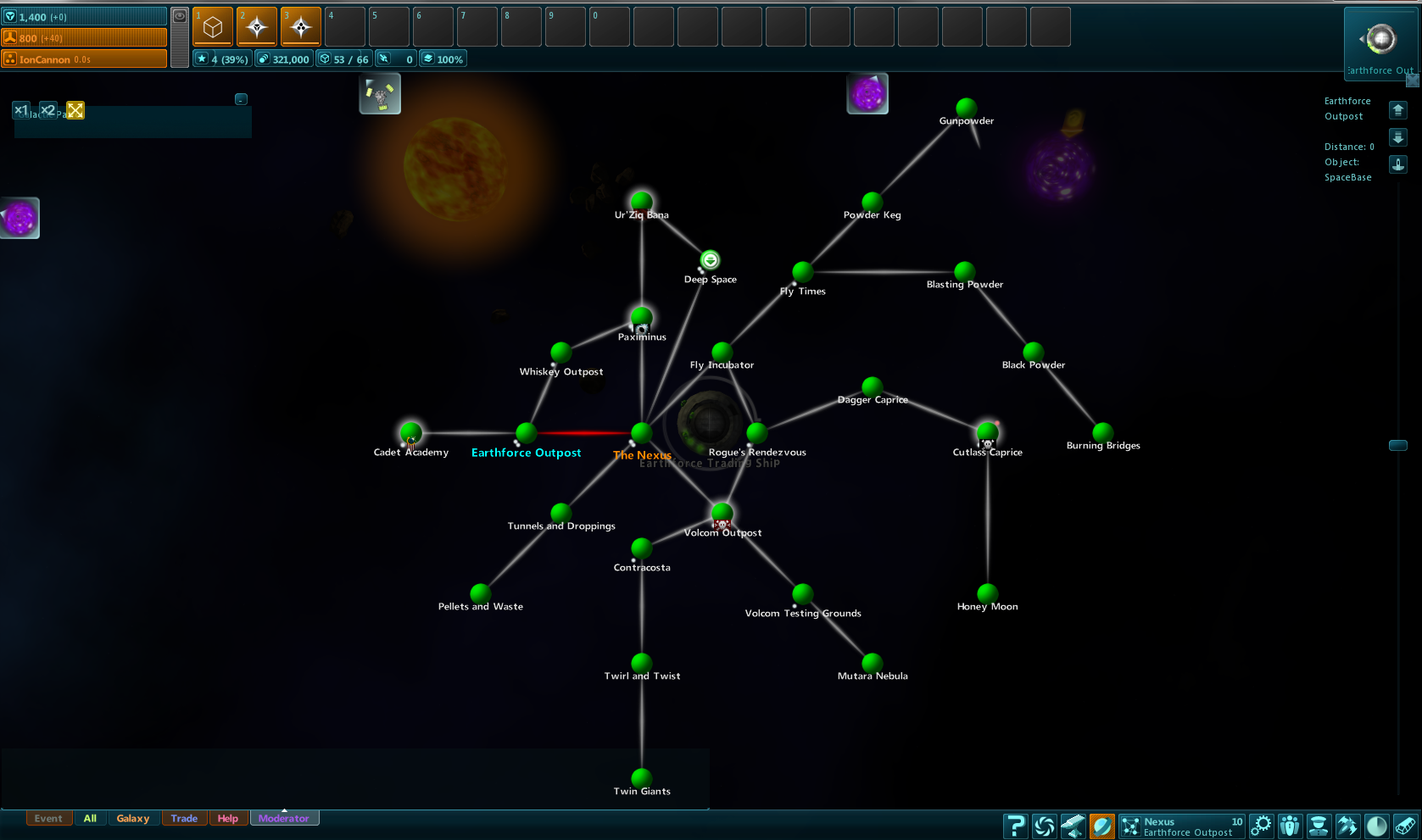Viewport: 1422px width, 840px height.
Task: Select the Moderator chat tab
Action: point(284,818)
